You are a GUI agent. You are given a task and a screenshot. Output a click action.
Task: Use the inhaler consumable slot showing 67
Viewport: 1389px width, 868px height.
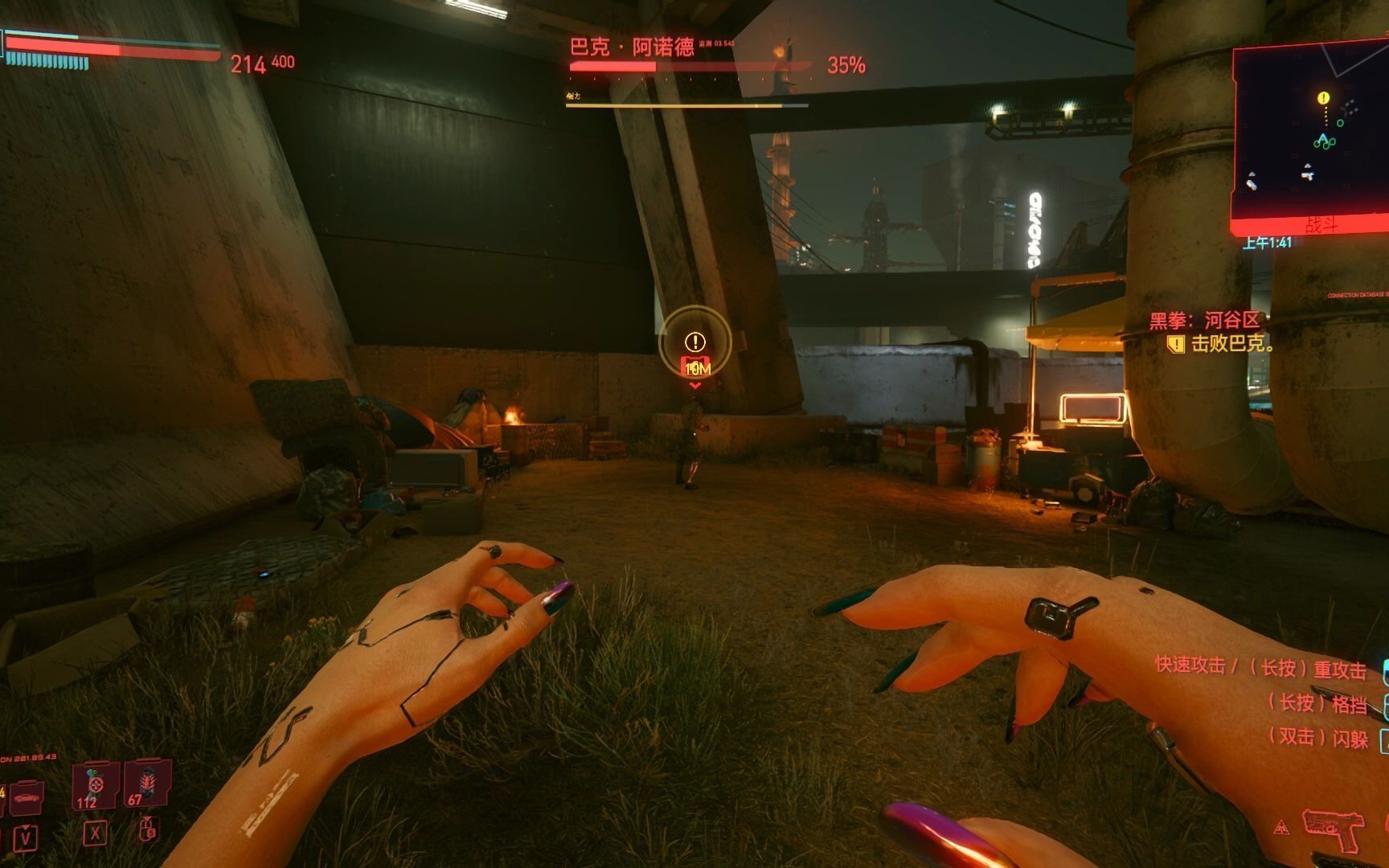pos(146,783)
